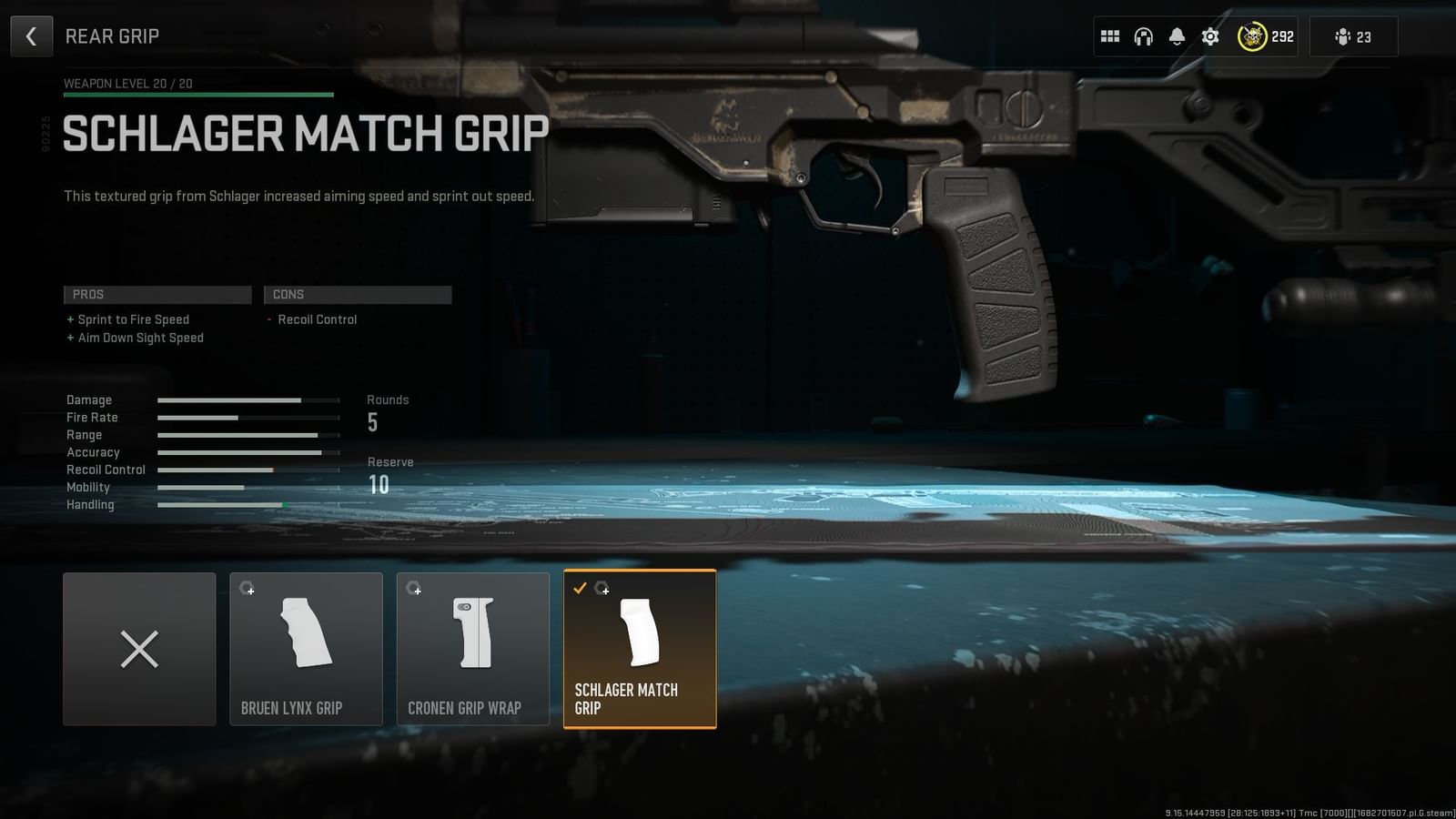This screenshot has height=819, width=1456.
Task: Click the headset audio channels icon
Action: [1143, 36]
